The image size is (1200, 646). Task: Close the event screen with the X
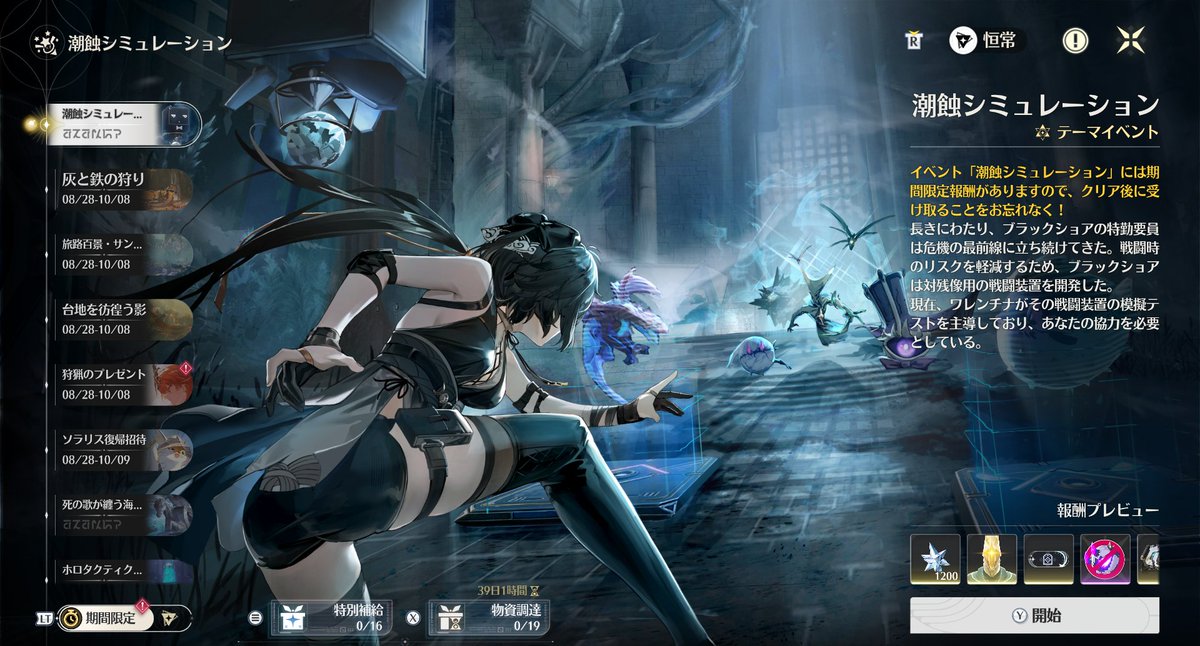coord(1131,41)
